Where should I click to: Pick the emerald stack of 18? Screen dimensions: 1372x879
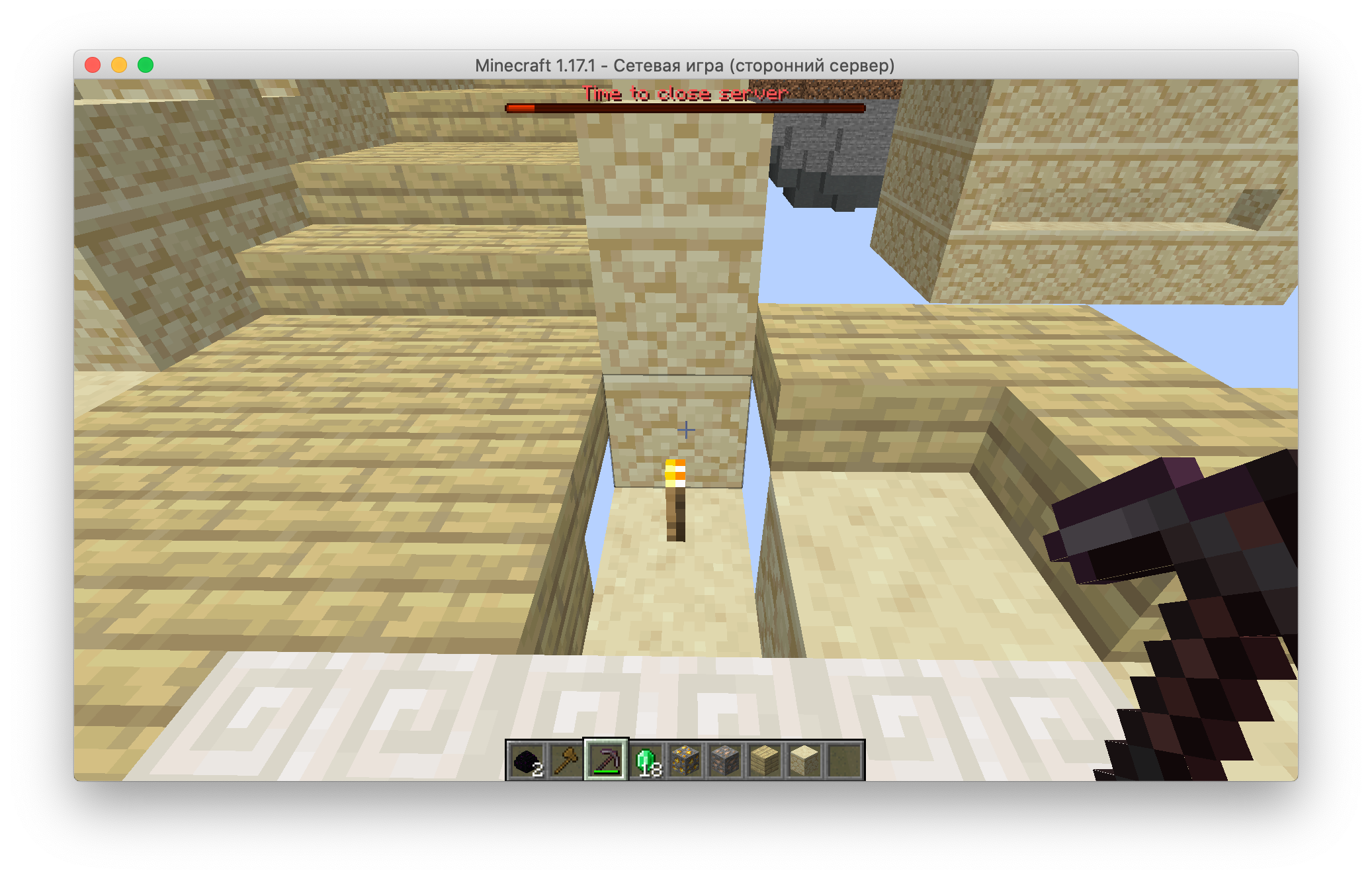pos(646,761)
